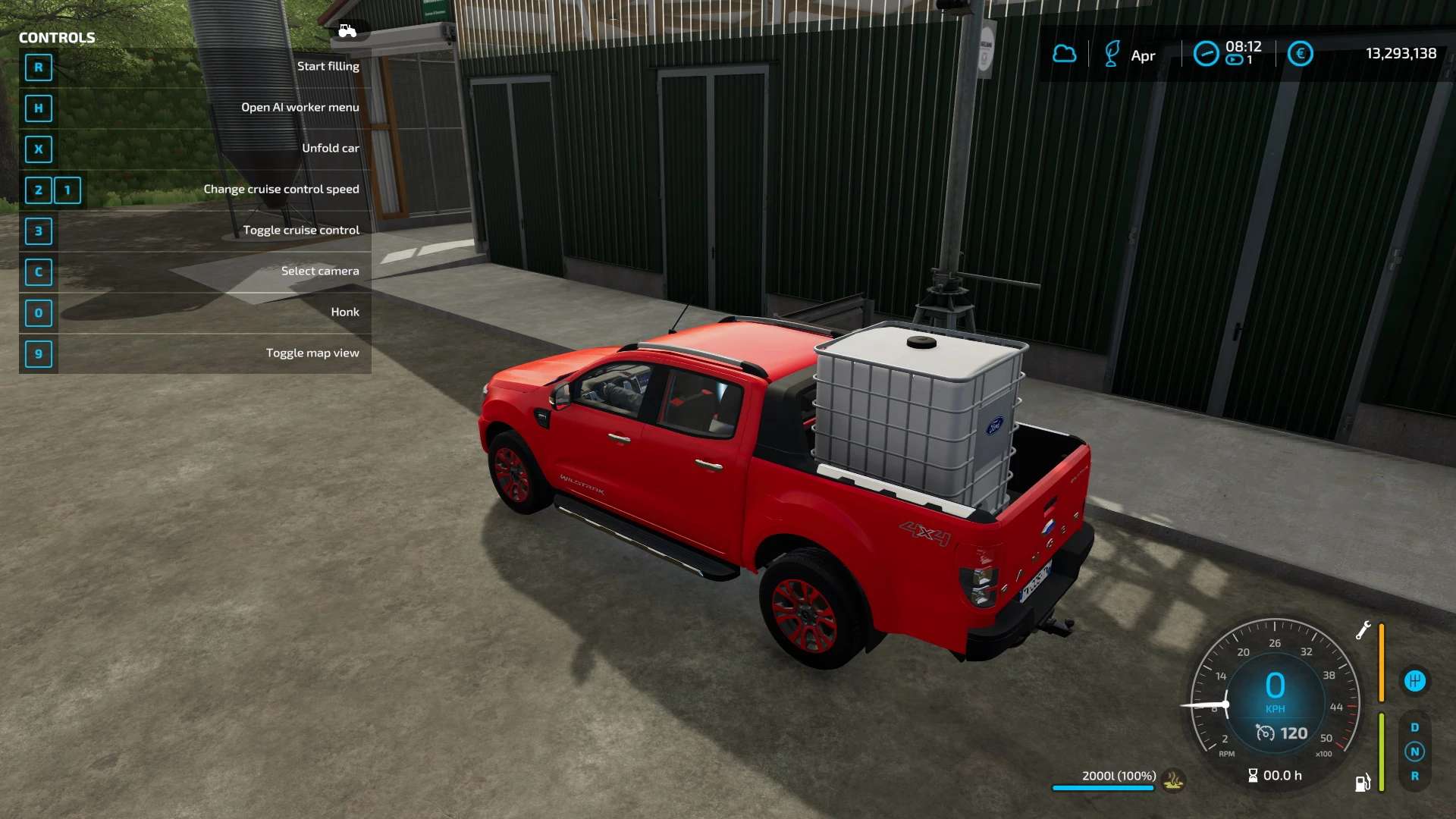The image size is (1456, 819).
Task: Select the D drive gear indicator
Action: click(x=1414, y=727)
